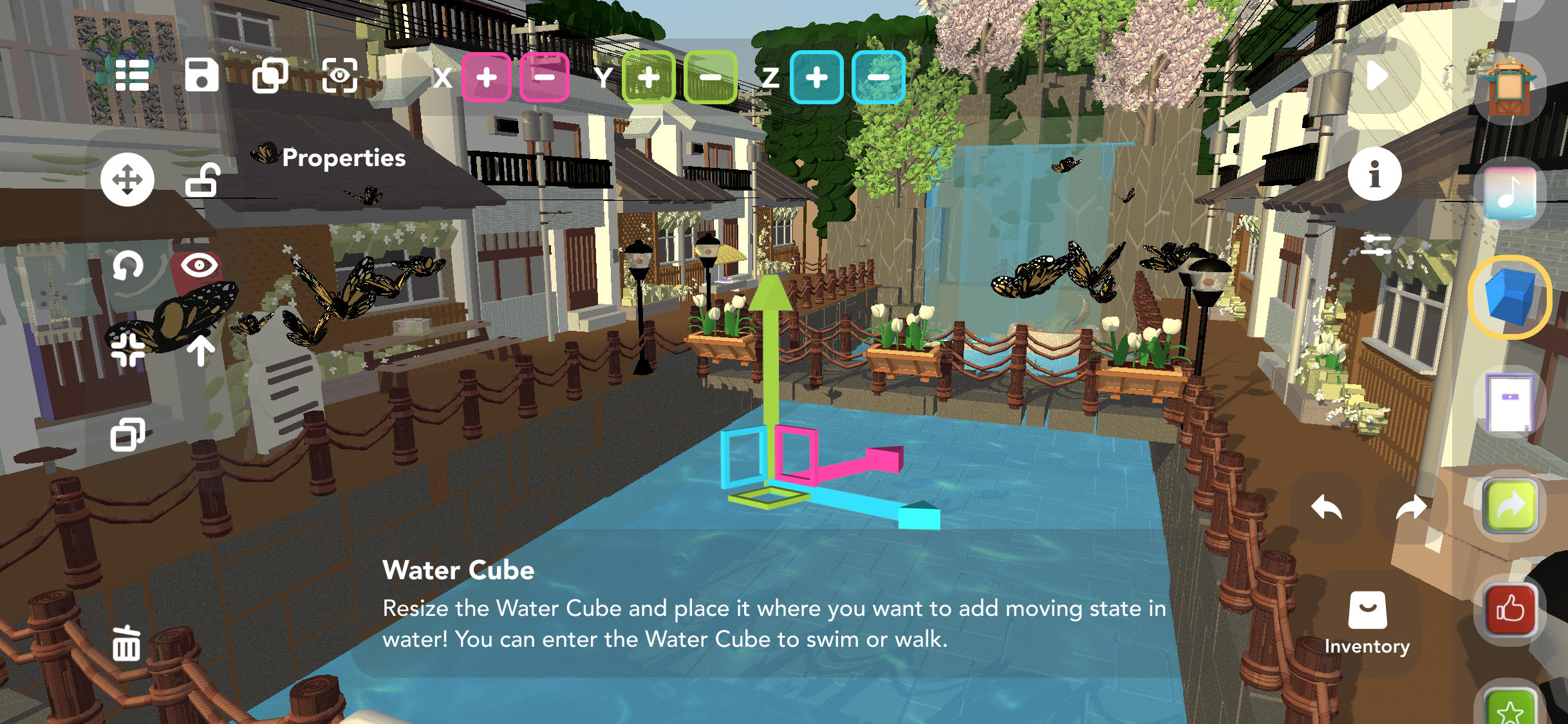Toggle visibility with the eye icon
Viewport: 1568px width, 724px height.
(x=200, y=265)
